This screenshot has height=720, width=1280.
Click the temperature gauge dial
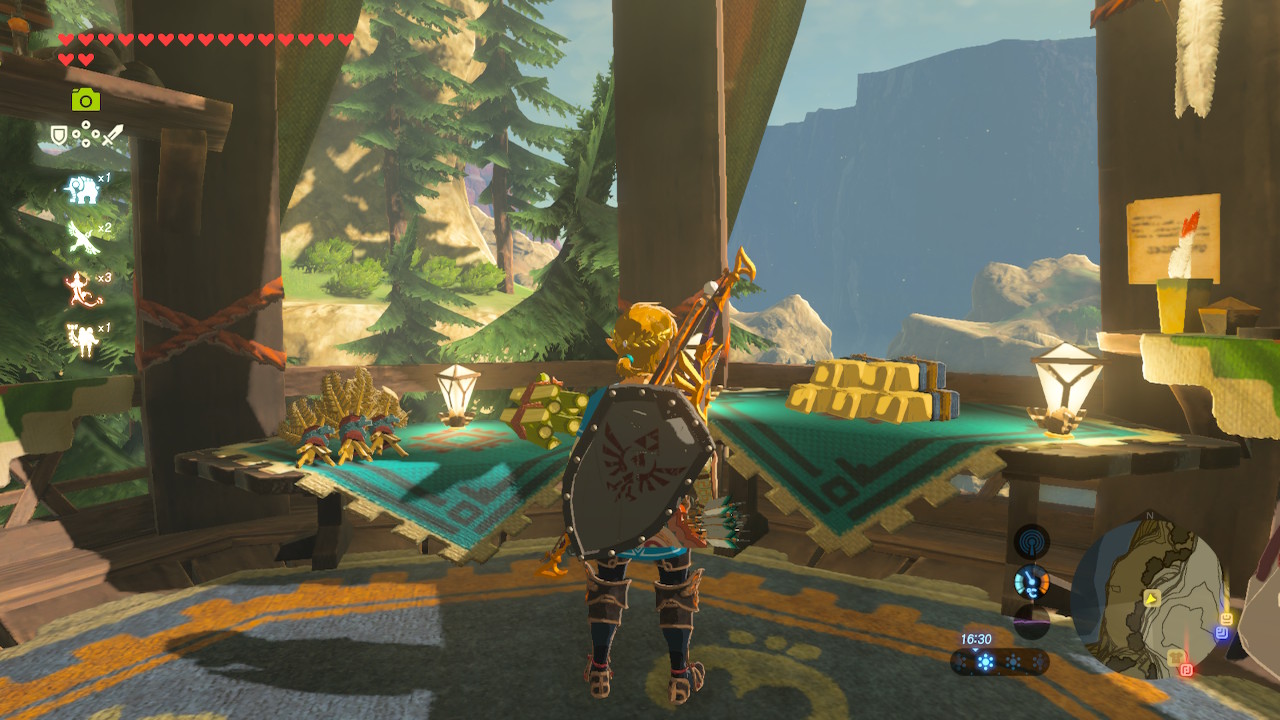coord(1031,581)
